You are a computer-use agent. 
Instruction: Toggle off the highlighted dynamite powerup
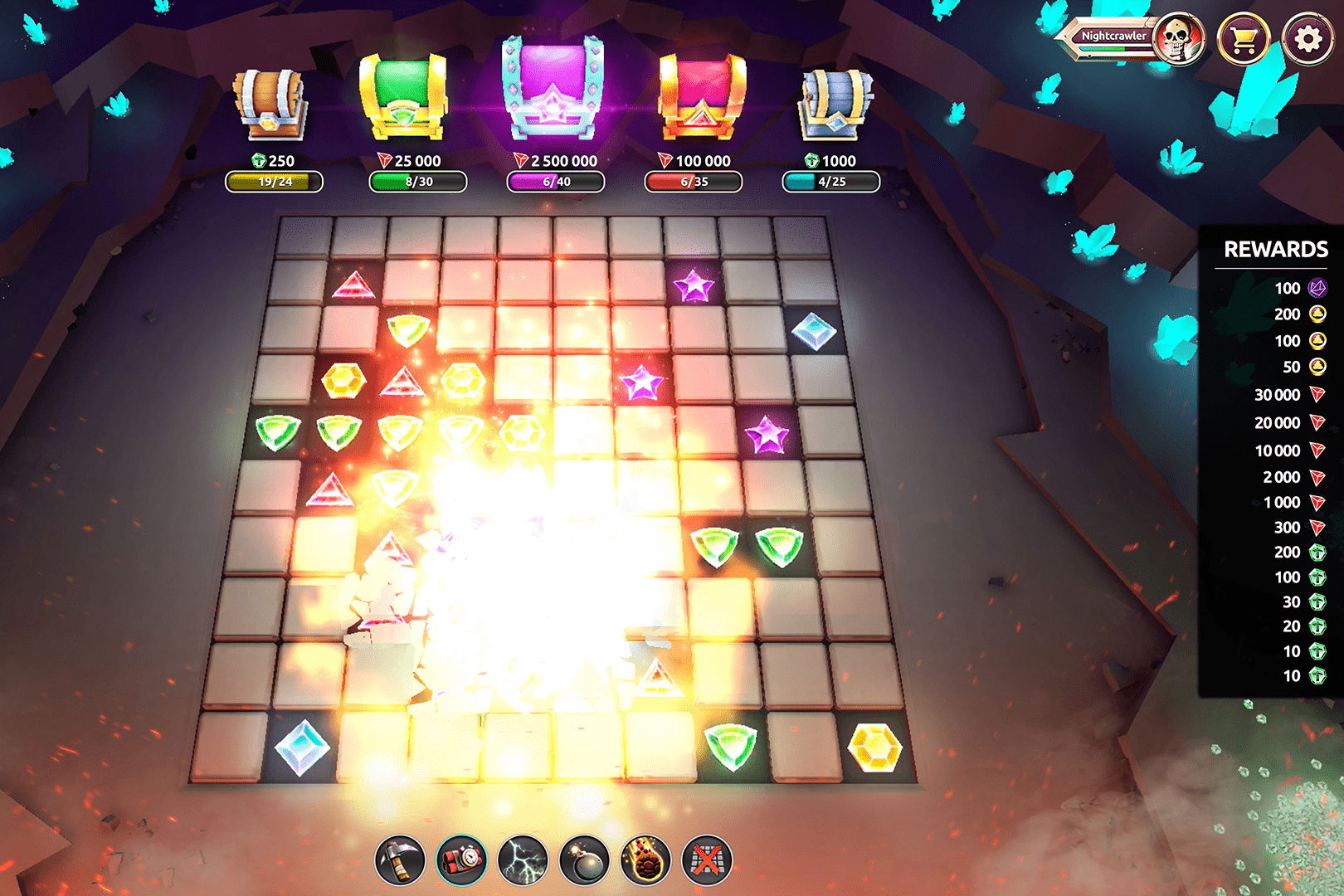460,861
